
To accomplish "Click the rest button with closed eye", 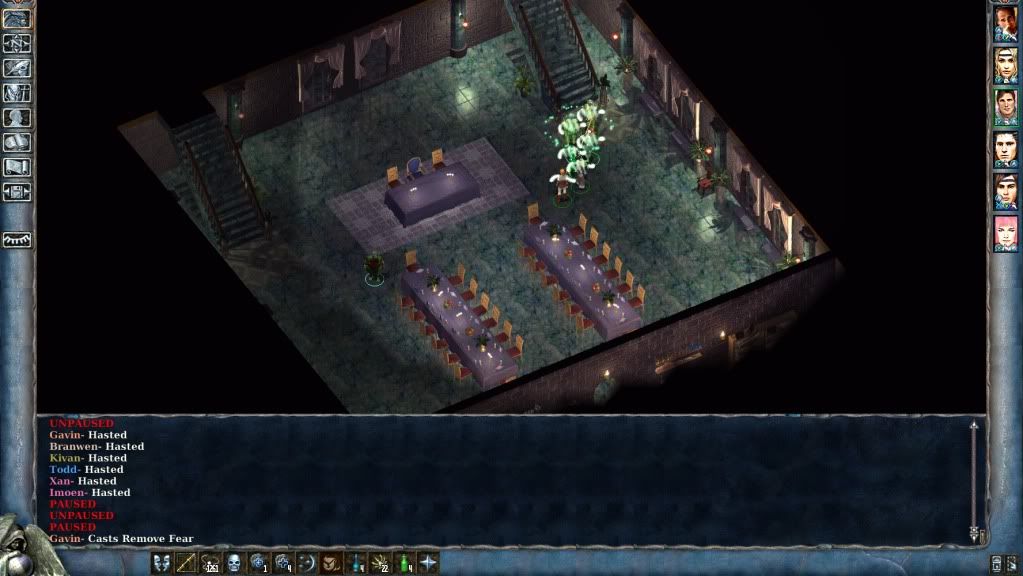I will pyautogui.click(x=17, y=240).
